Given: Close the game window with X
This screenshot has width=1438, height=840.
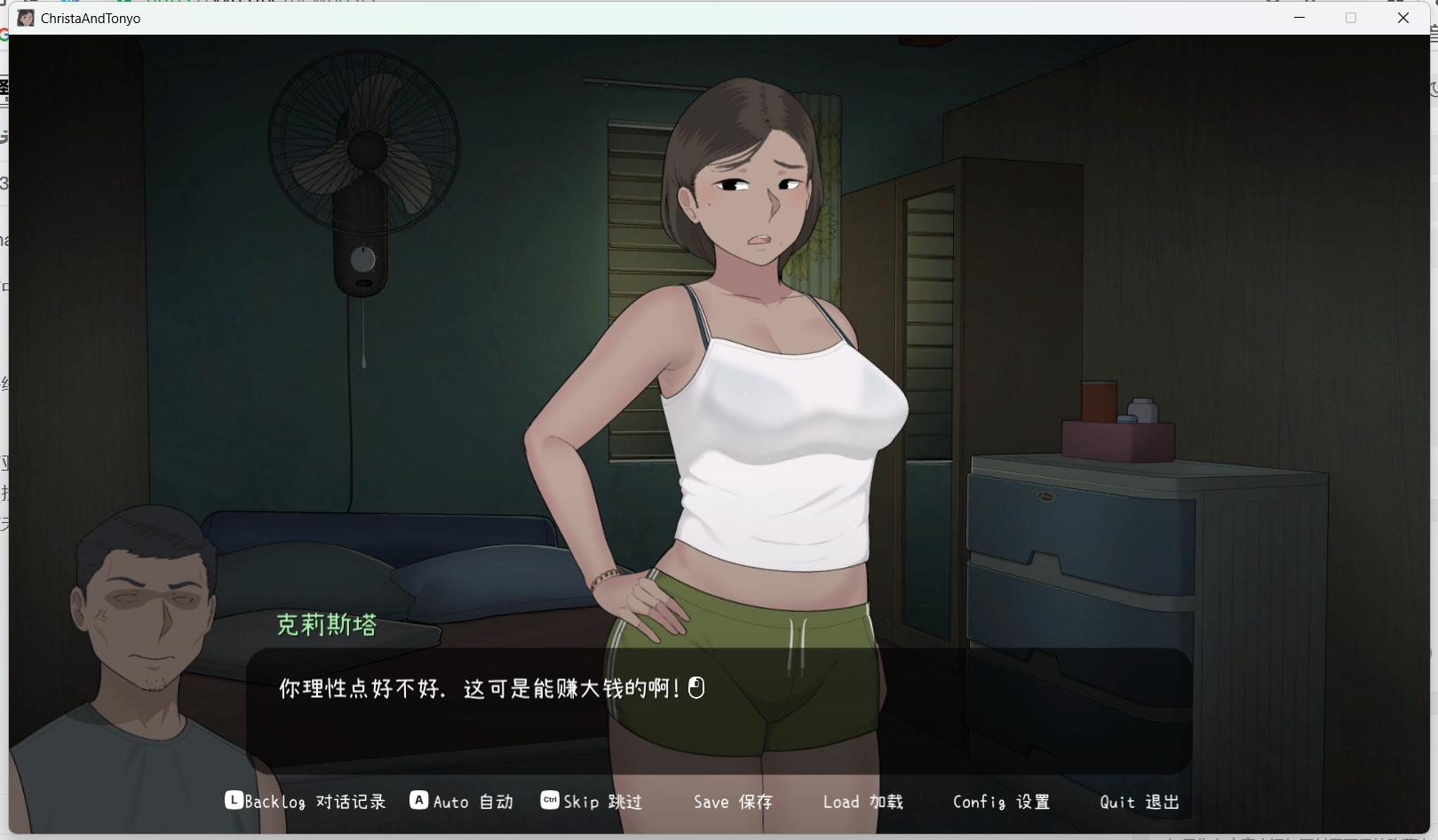Looking at the screenshot, I should pos(1403,18).
